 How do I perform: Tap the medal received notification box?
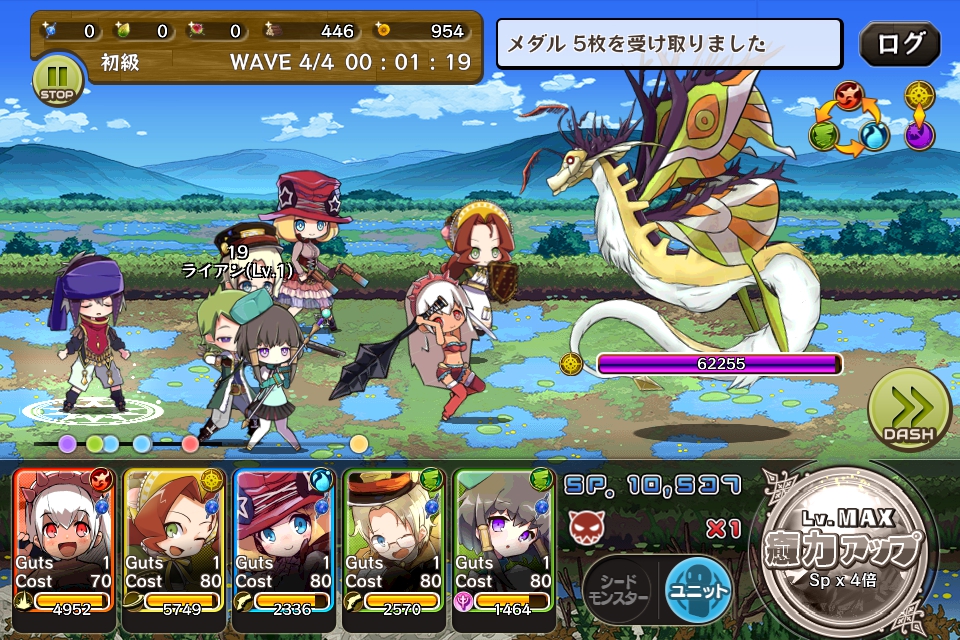click(x=671, y=45)
